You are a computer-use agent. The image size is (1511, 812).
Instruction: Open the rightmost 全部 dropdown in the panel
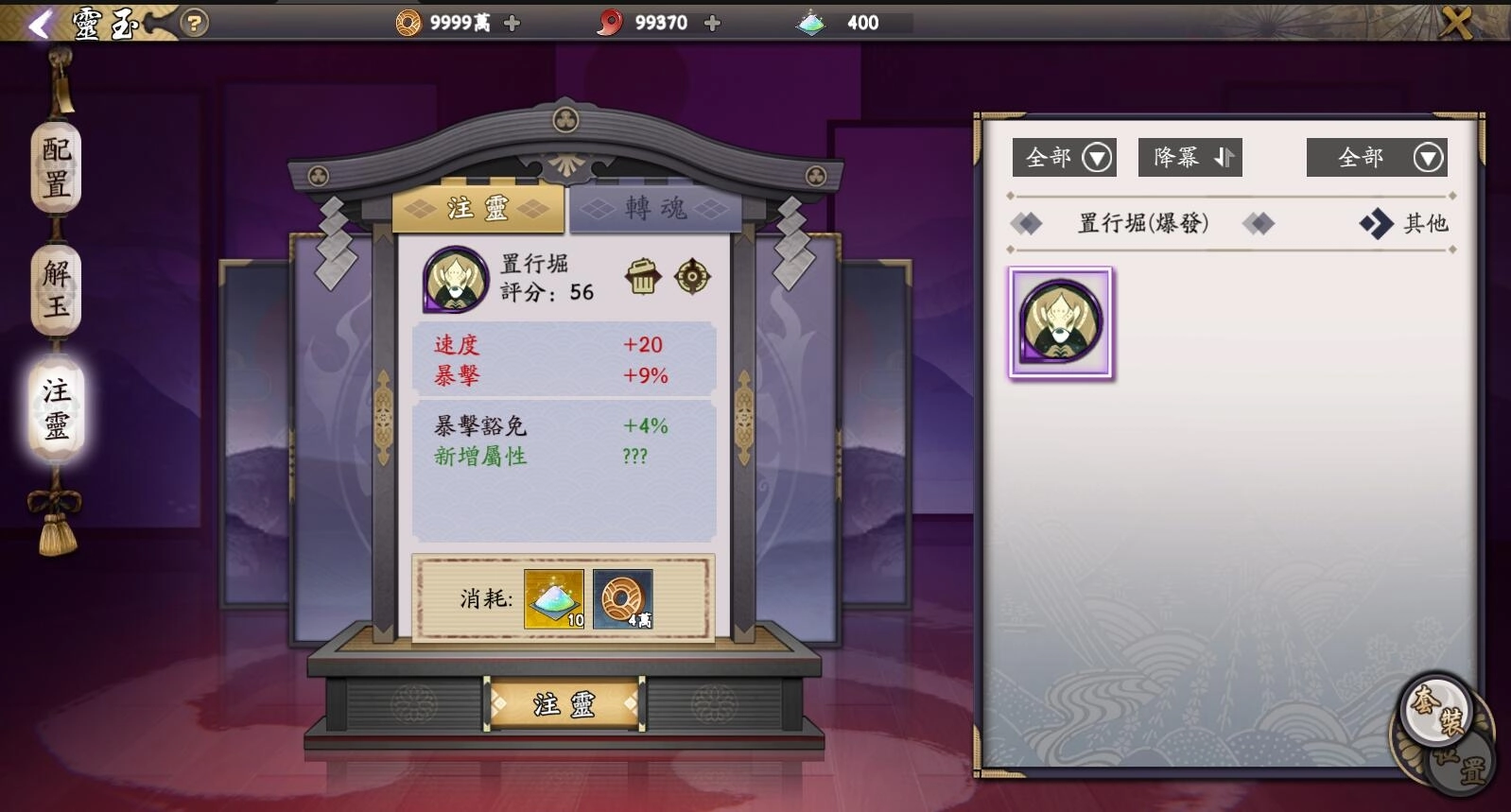(1377, 157)
